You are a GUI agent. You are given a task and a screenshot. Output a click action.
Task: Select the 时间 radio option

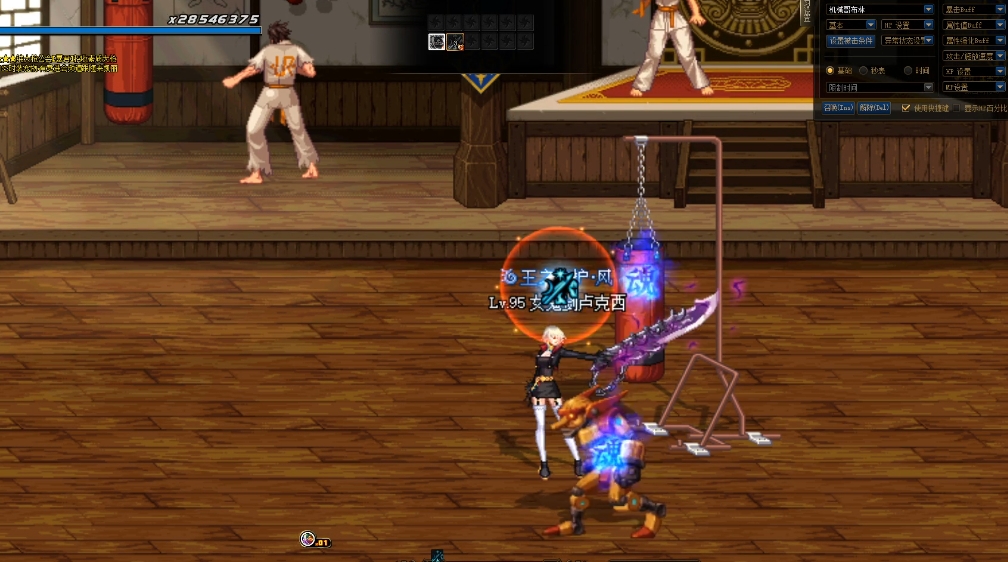[908, 71]
